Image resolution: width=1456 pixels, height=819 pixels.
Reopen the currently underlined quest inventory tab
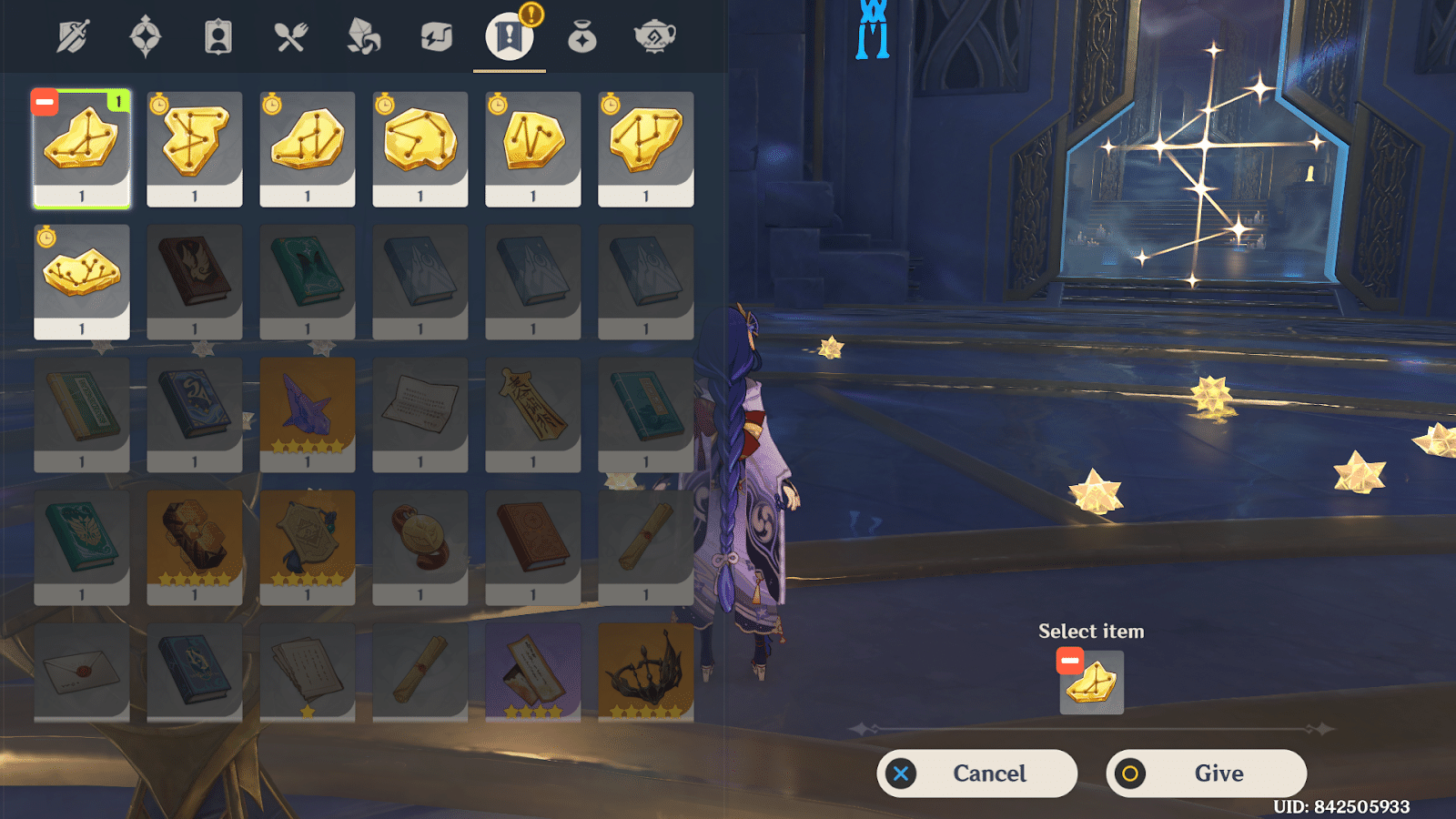[510, 35]
